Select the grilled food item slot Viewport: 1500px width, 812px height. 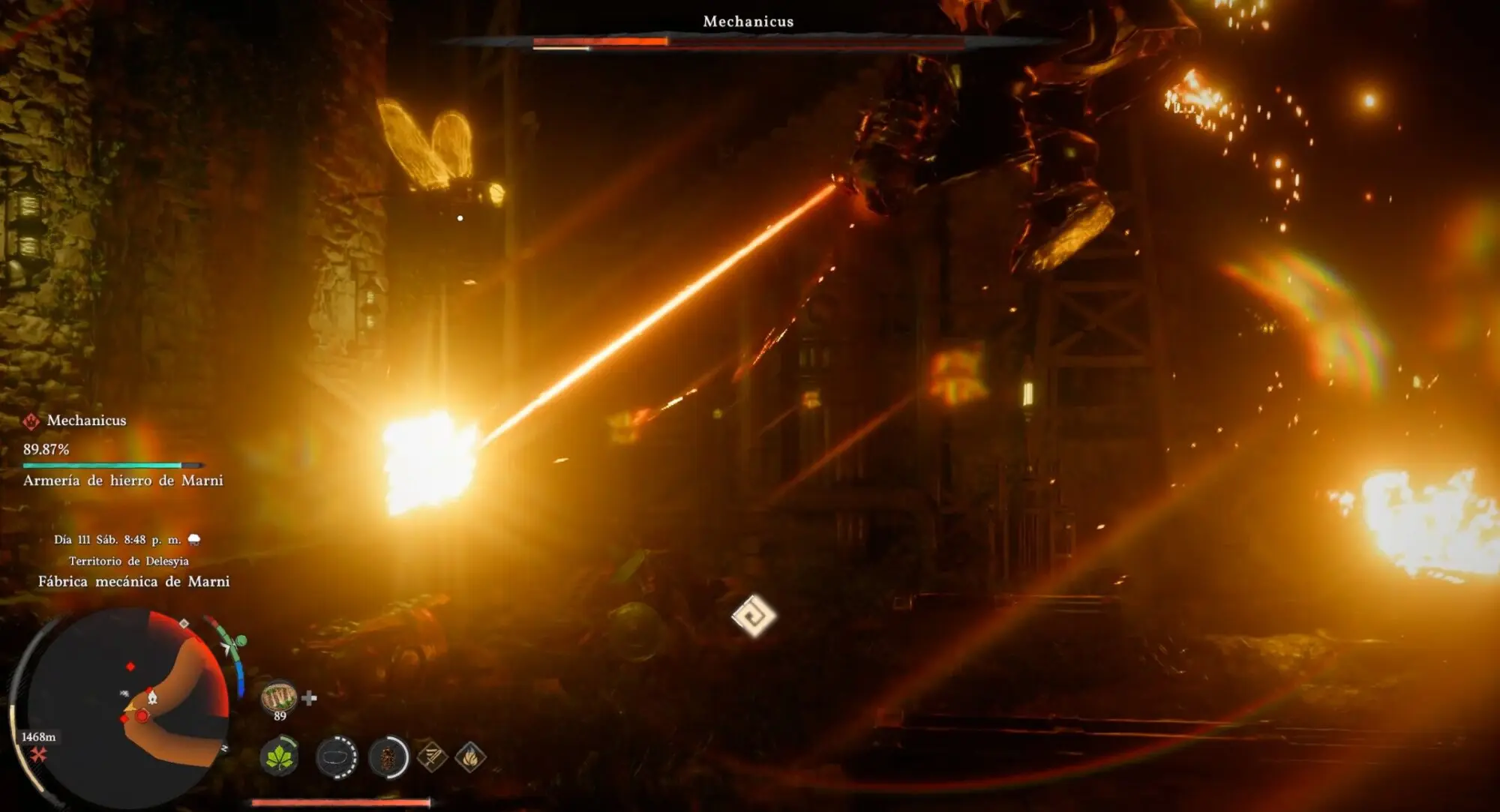(x=278, y=697)
